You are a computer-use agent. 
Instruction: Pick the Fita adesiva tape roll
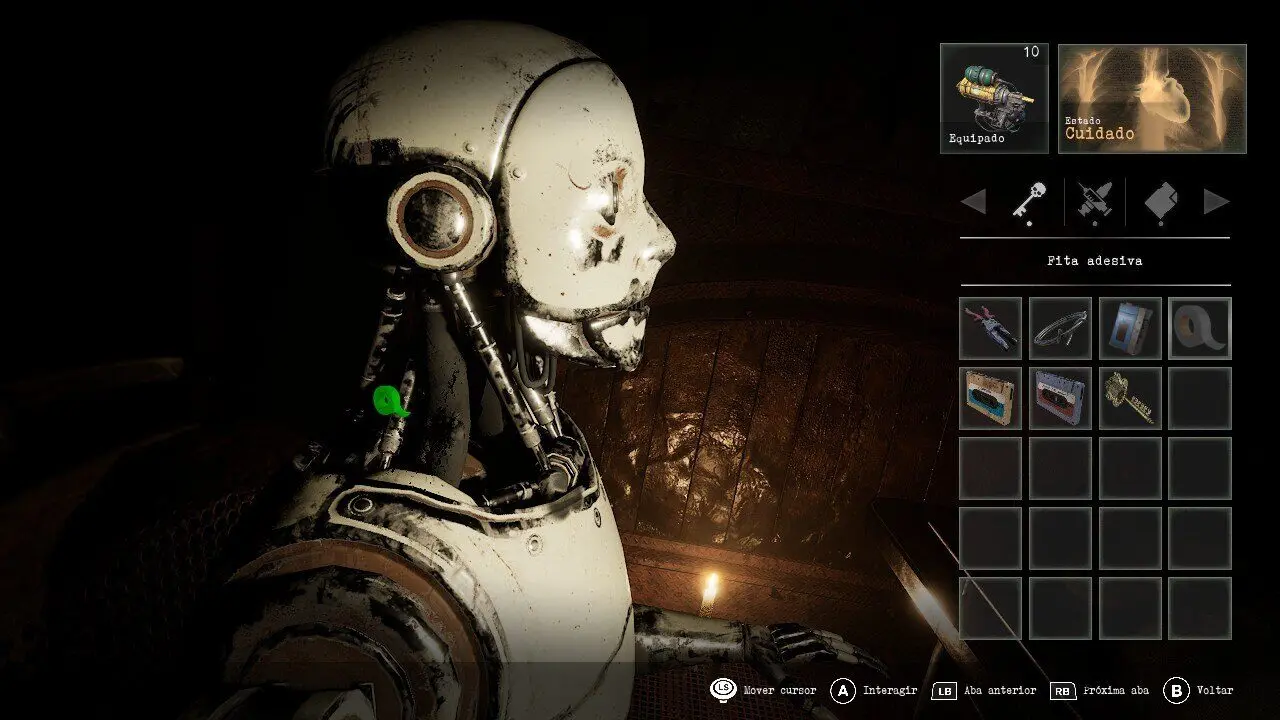pos(1200,328)
